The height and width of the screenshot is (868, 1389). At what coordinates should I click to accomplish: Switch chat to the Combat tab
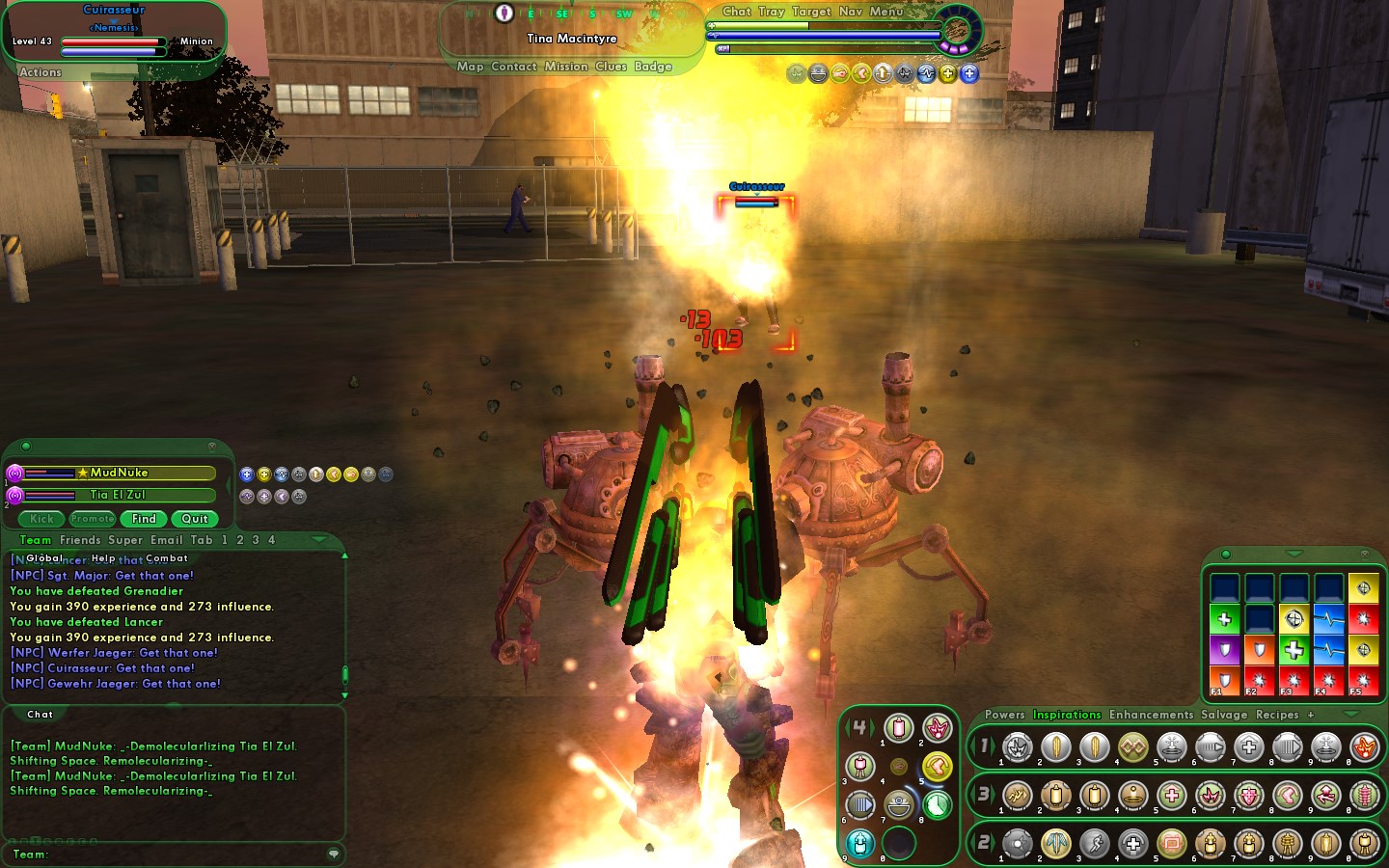click(167, 558)
